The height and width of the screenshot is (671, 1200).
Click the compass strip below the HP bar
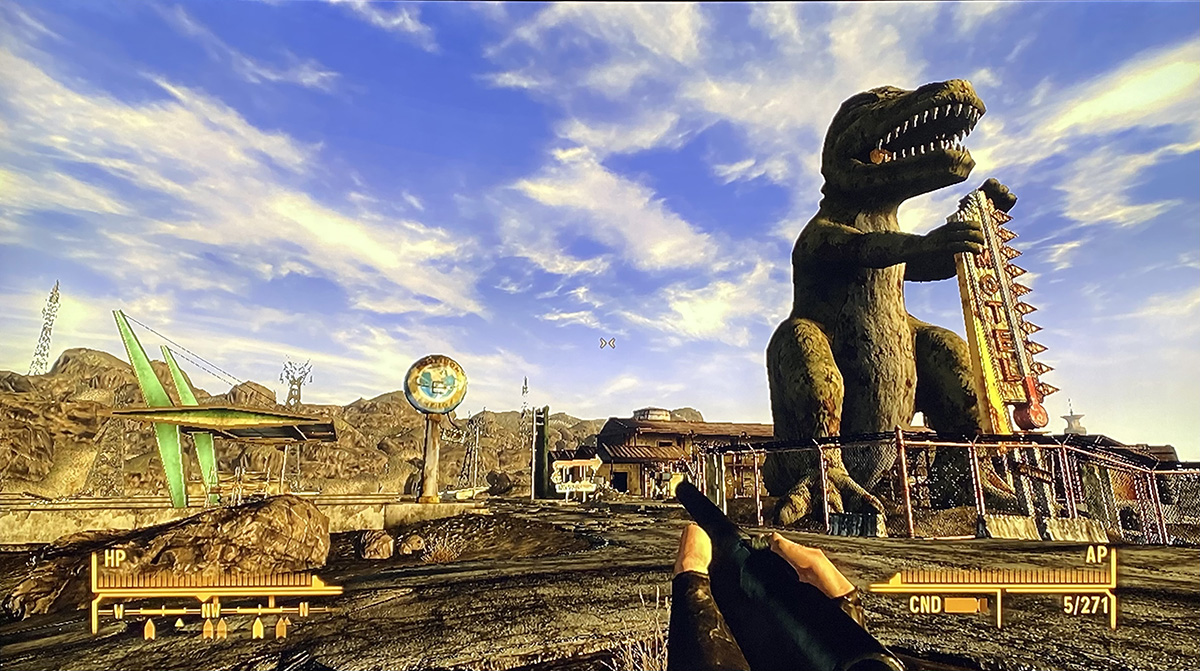(x=214, y=609)
